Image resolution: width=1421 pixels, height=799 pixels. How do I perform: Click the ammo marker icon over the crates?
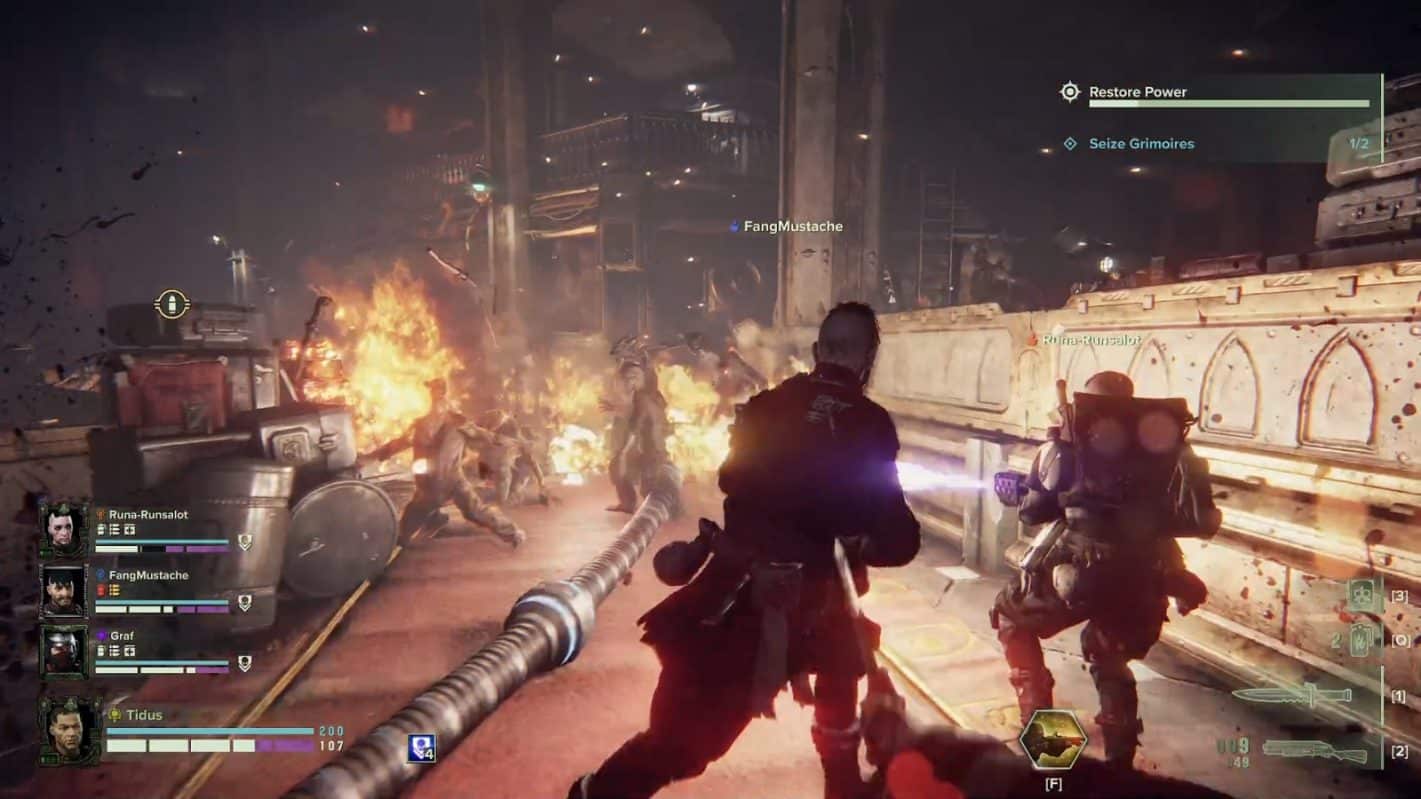[x=173, y=304]
